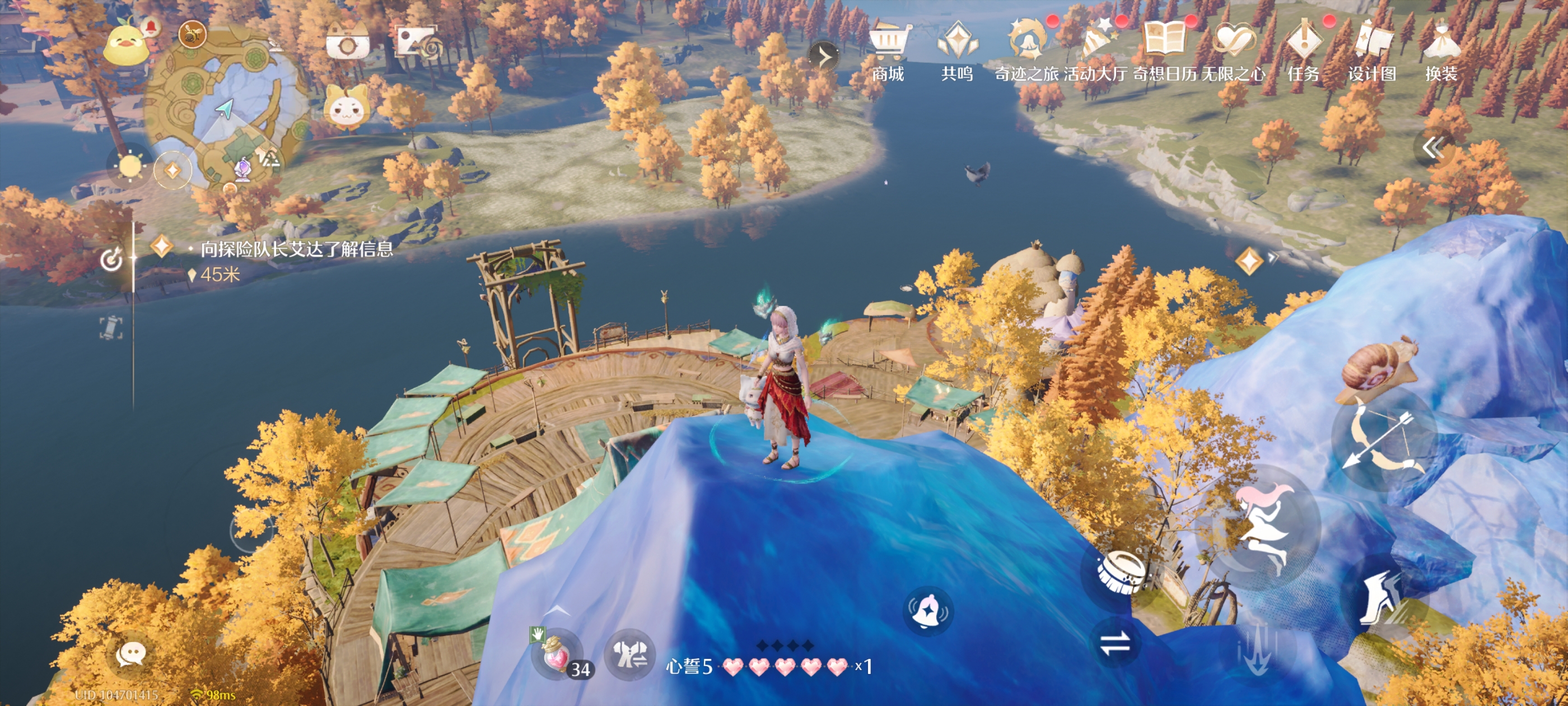The image size is (1568, 706).
Task: Activate the bell whistle ability
Action: point(928,610)
